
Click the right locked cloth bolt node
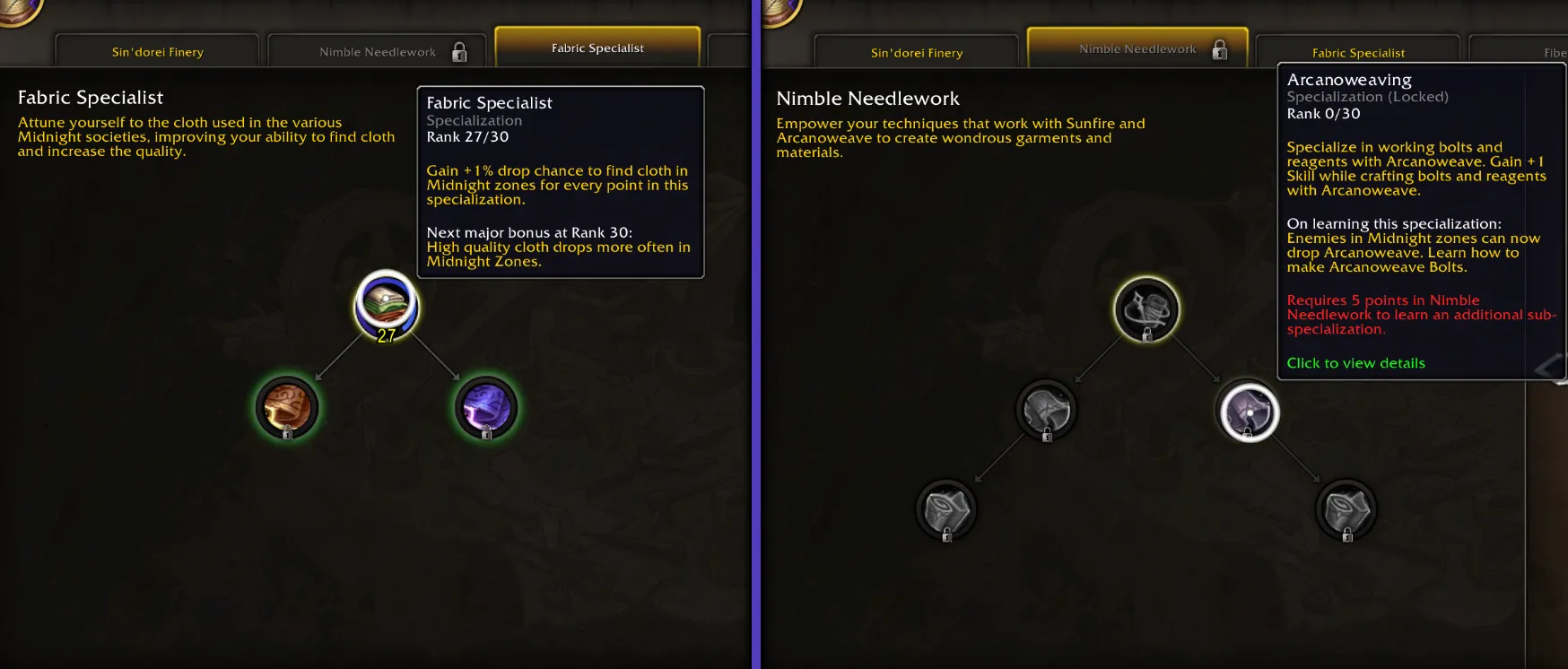pos(1346,509)
